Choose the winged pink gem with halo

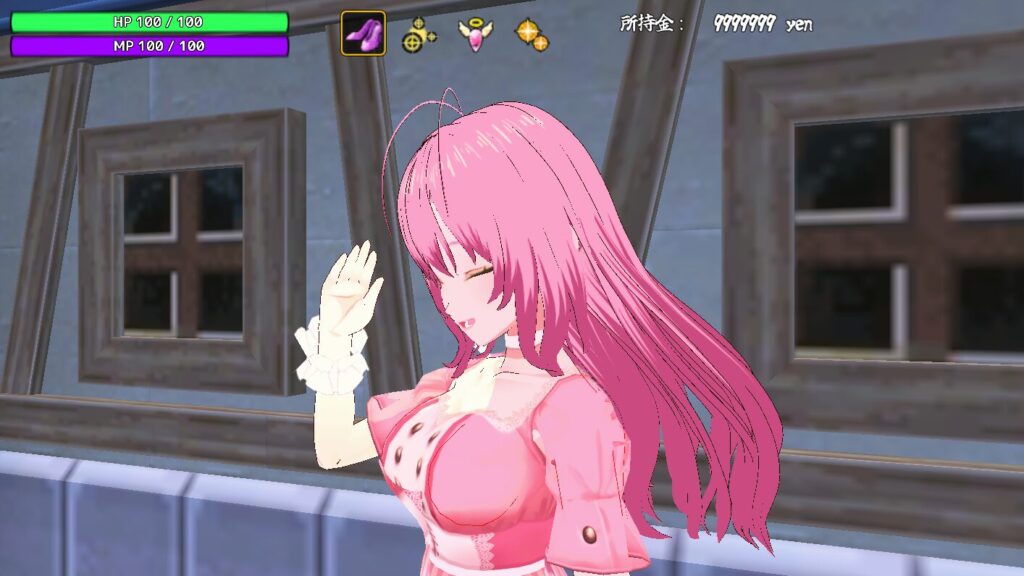click(x=475, y=34)
